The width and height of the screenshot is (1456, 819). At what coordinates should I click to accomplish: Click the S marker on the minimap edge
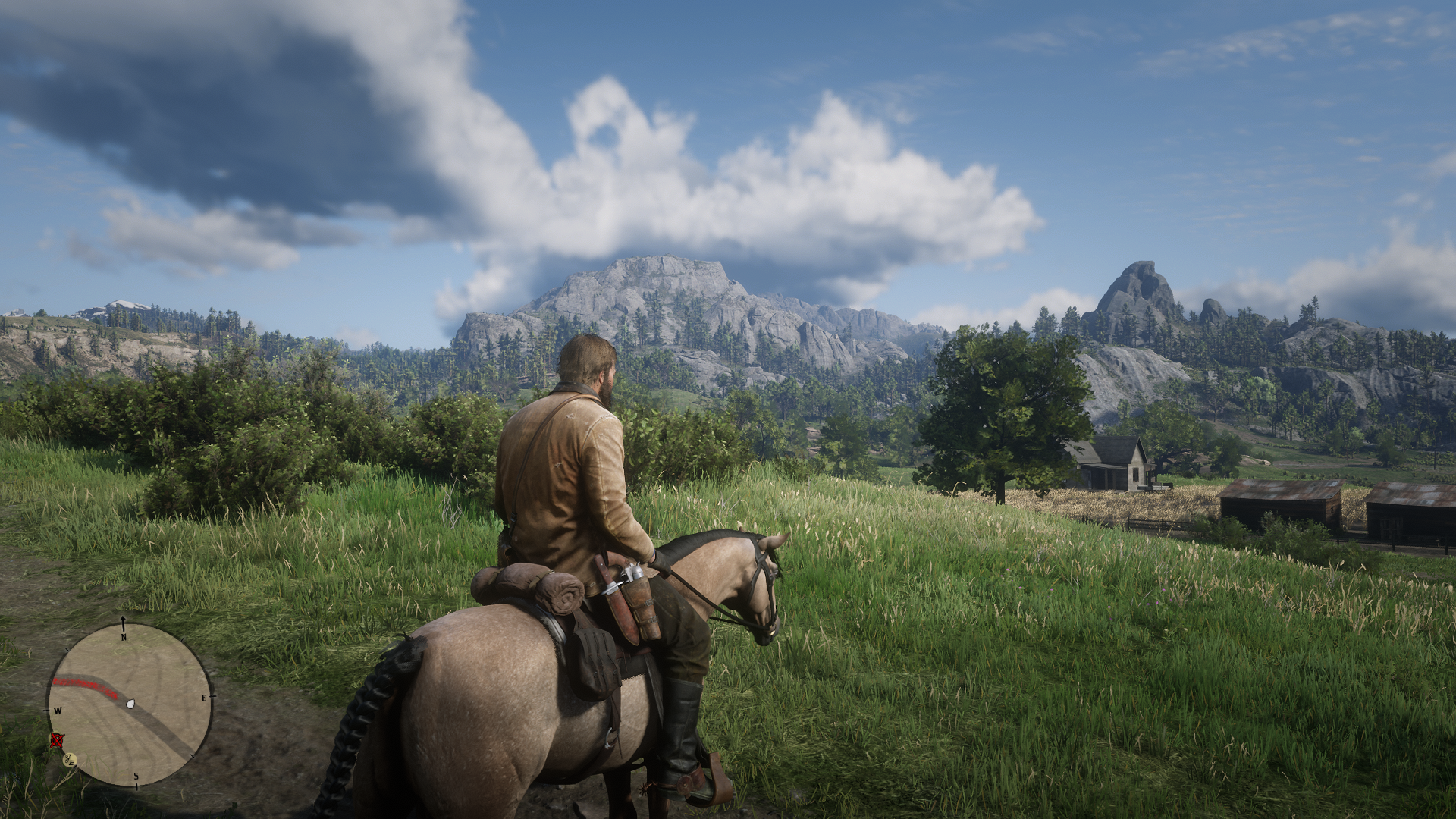(x=136, y=775)
